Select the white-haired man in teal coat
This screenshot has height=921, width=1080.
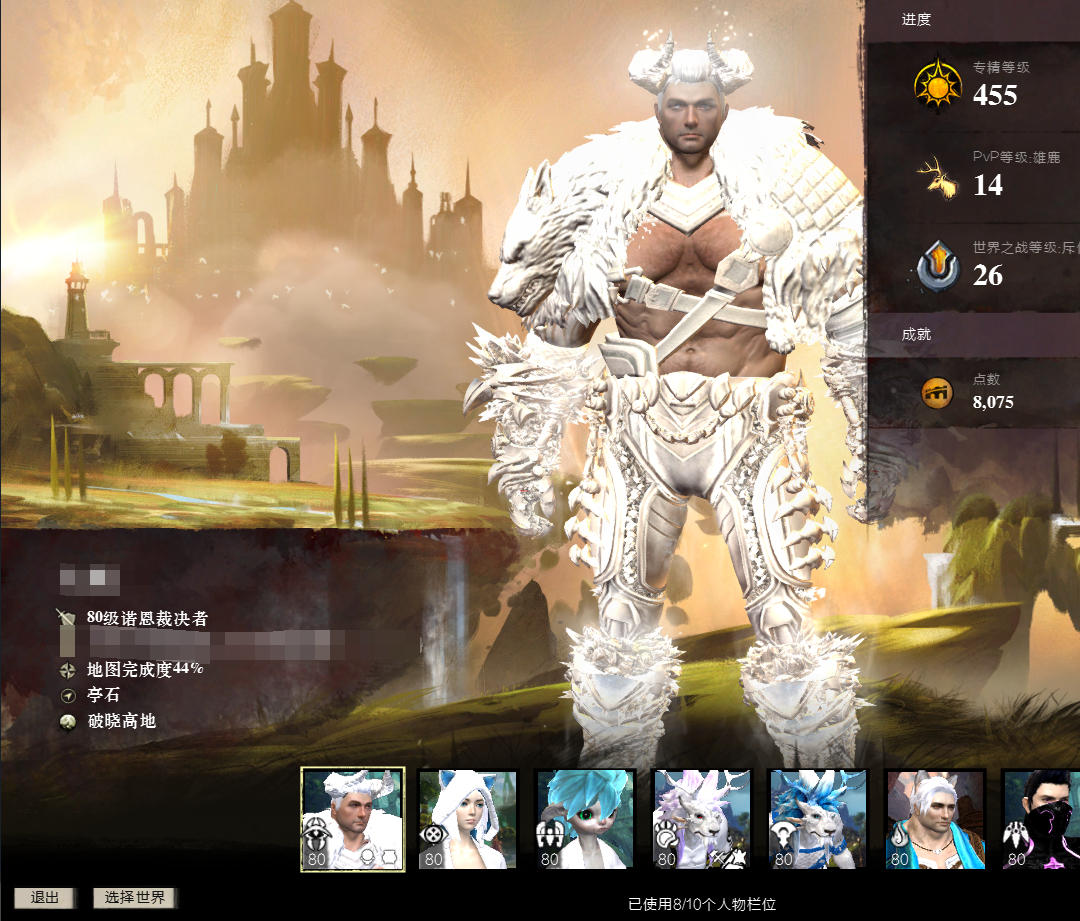[x=935, y=819]
